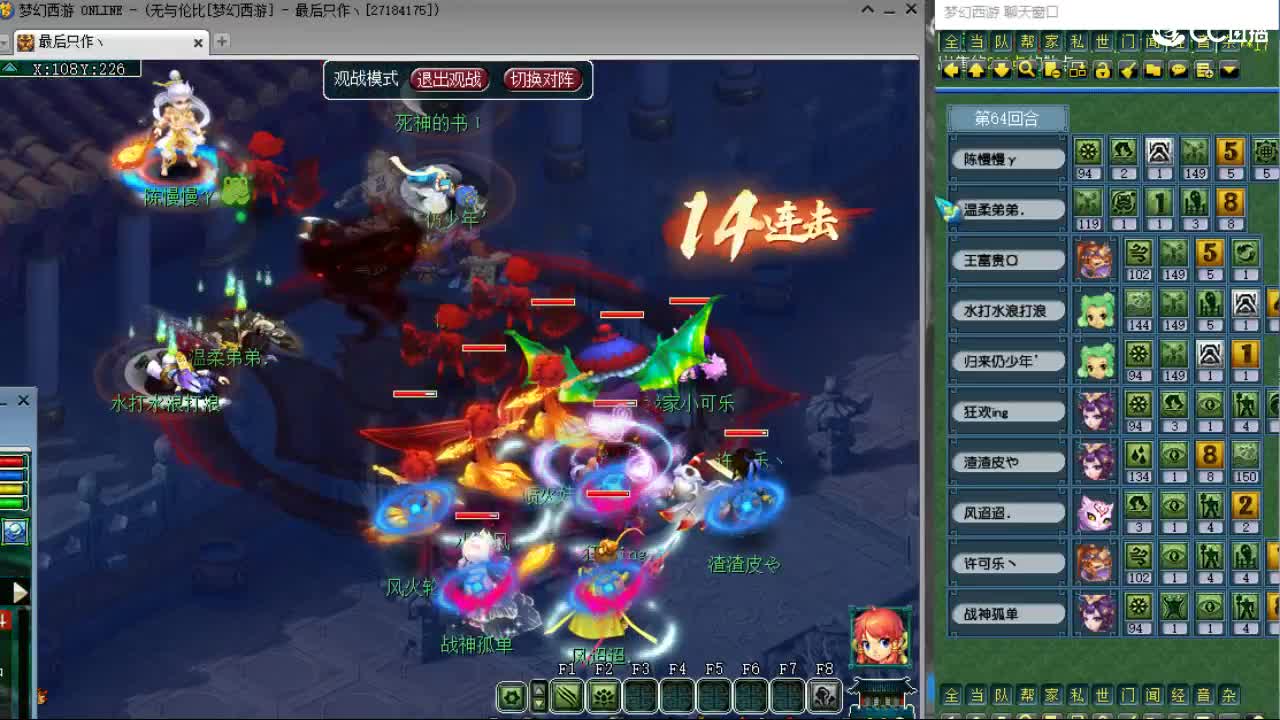Click the magnifier search icon in the chat toolbar
Image resolution: width=1280 pixels, height=720 pixels.
tap(1026, 70)
